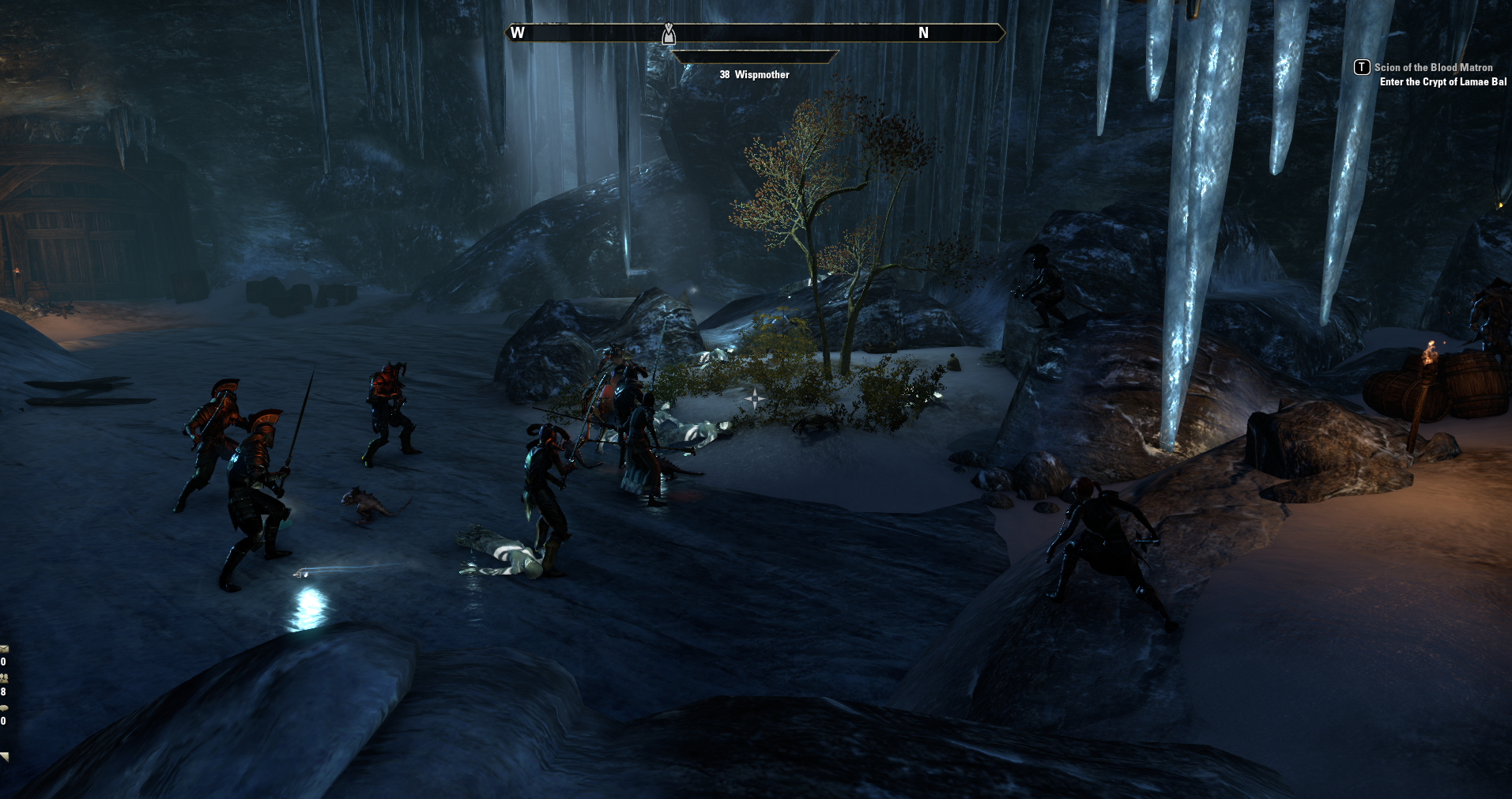Image resolution: width=1512 pixels, height=799 pixels.
Task: Select the Scion of the Blood Matron quest
Action: (x=1432, y=68)
